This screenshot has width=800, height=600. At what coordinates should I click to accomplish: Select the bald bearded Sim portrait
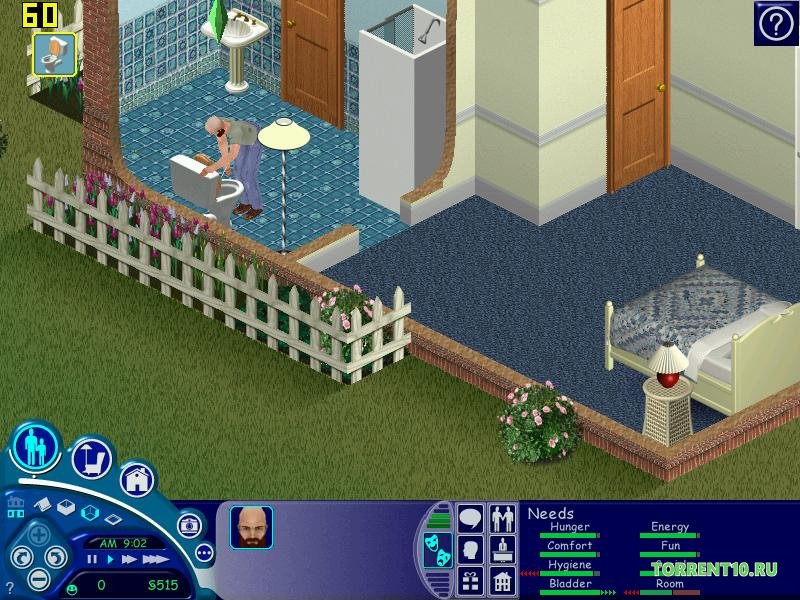click(251, 527)
